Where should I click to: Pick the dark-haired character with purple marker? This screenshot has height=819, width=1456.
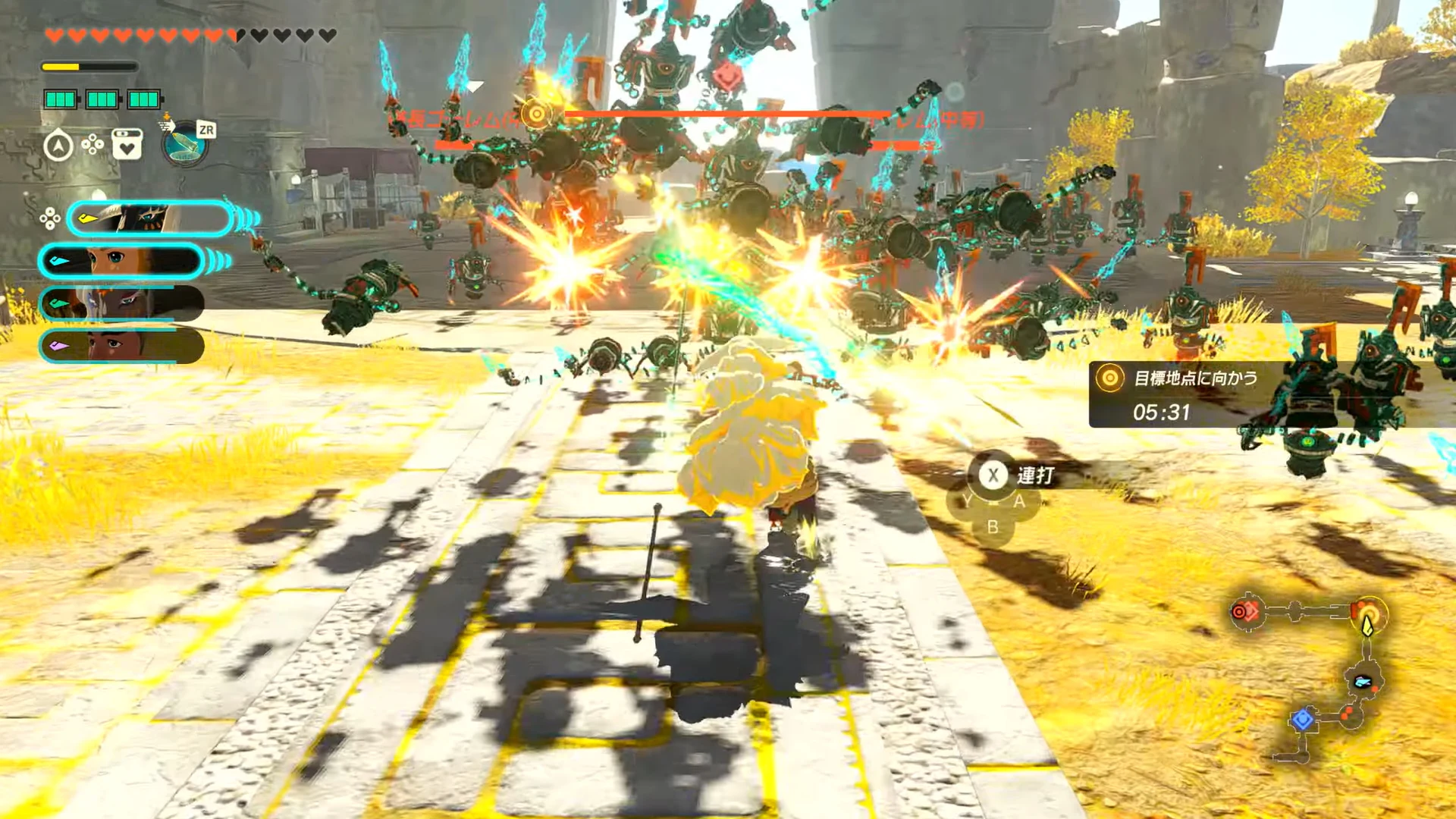[x=121, y=346]
